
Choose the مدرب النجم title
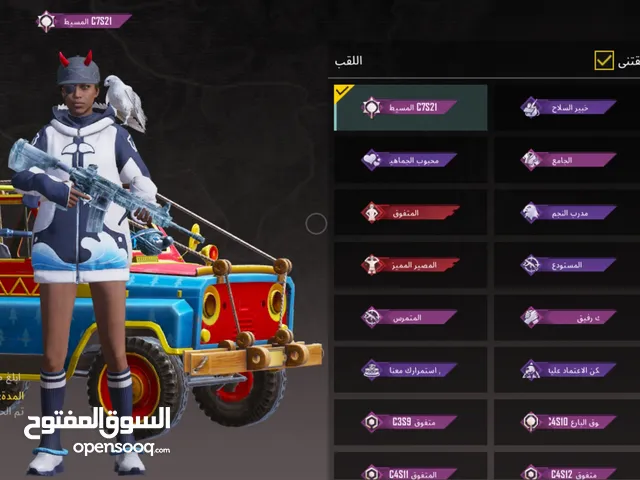[x=568, y=212]
